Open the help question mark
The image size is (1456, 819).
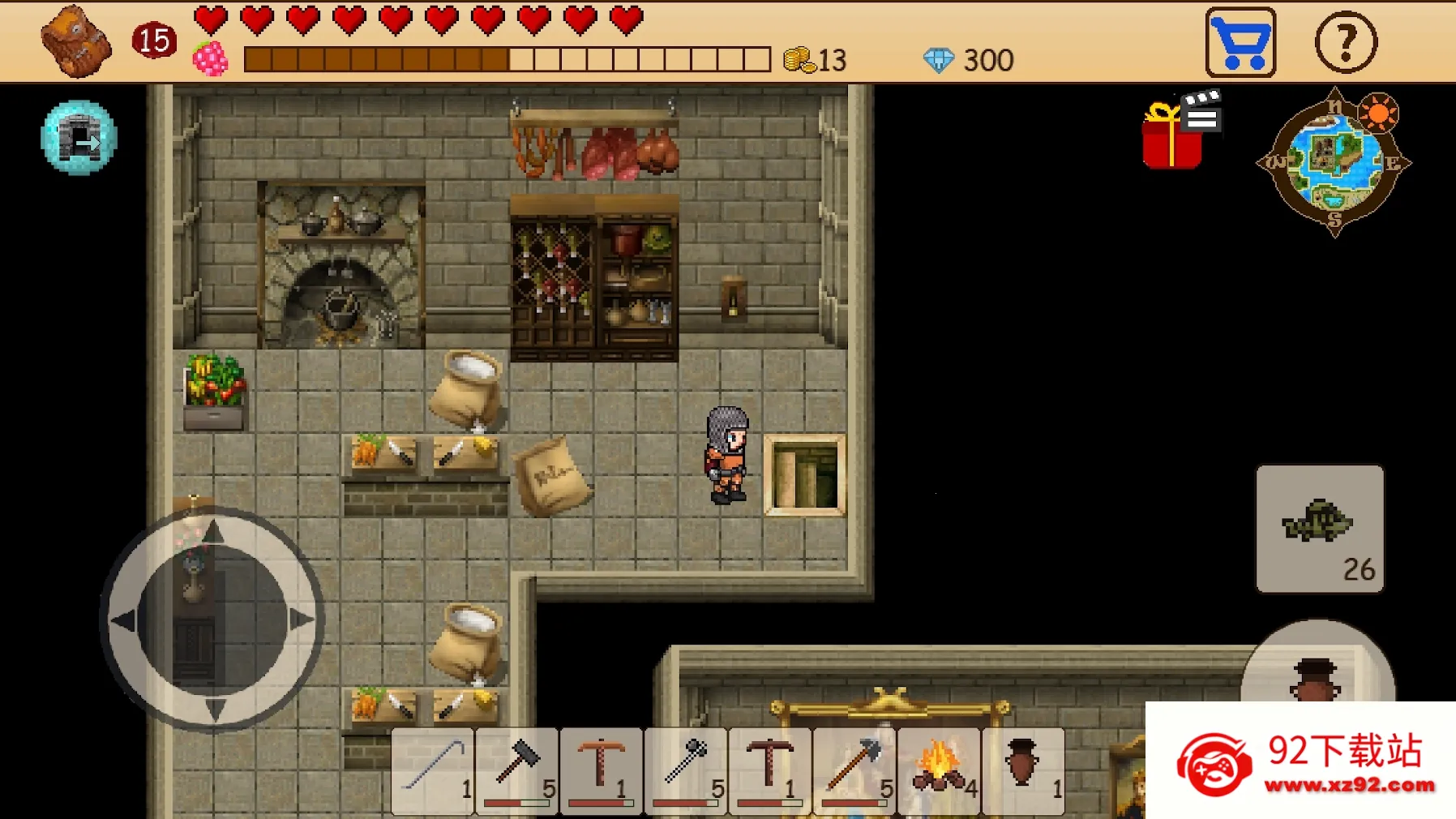1346,42
